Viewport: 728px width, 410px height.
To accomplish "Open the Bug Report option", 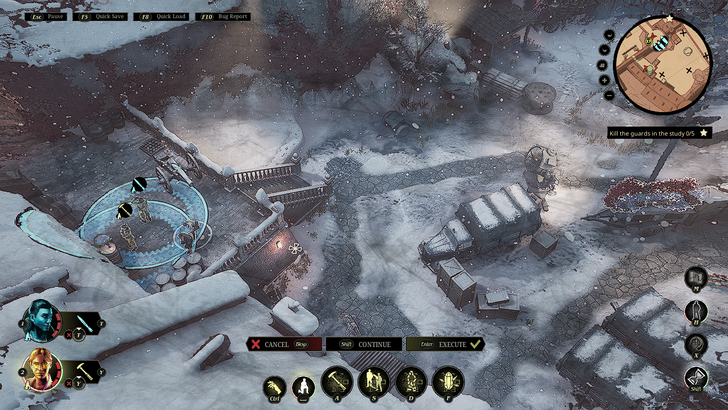I will tap(227, 16).
